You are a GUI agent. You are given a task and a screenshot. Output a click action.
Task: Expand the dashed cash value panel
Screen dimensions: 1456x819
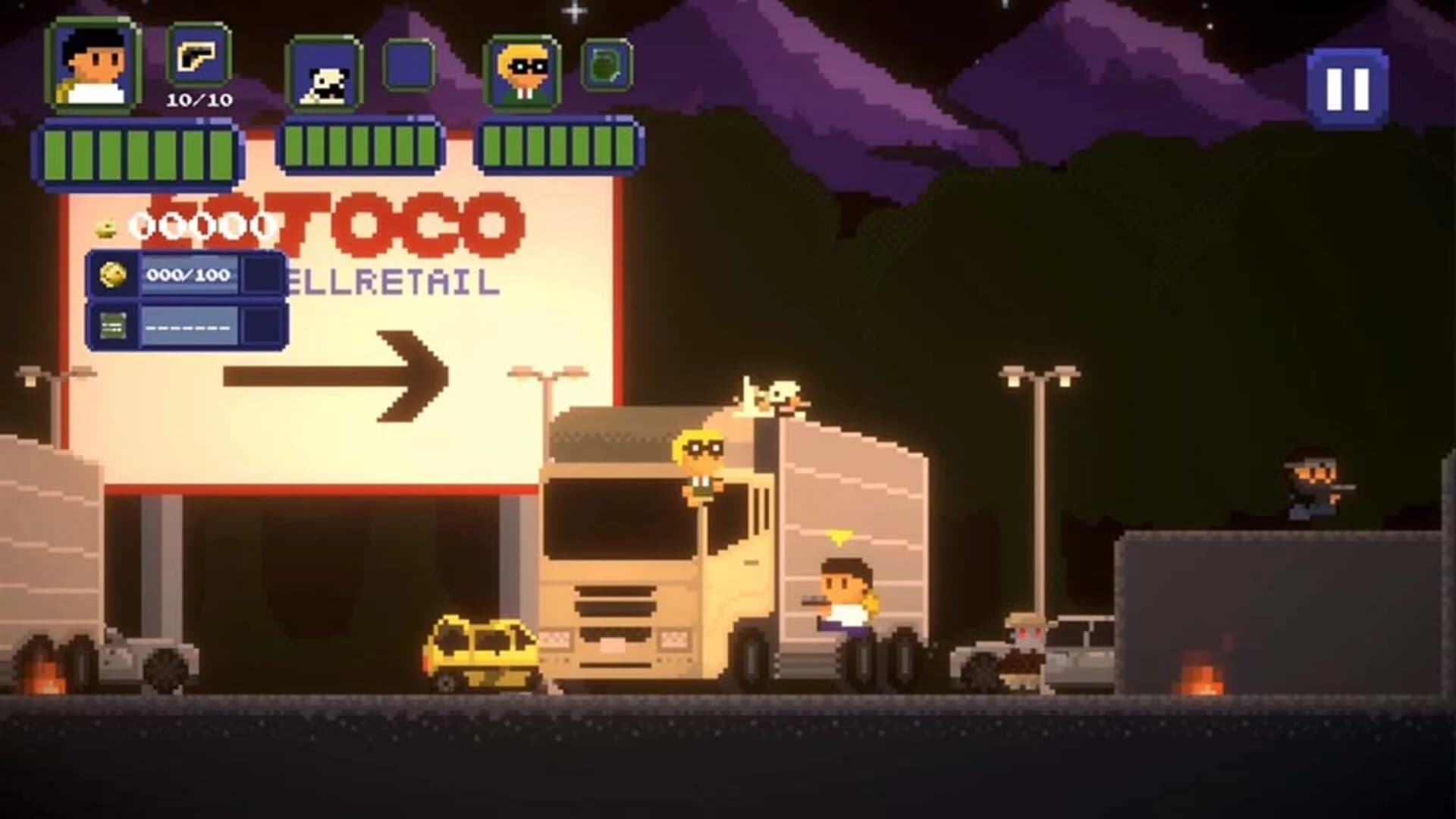click(x=190, y=328)
